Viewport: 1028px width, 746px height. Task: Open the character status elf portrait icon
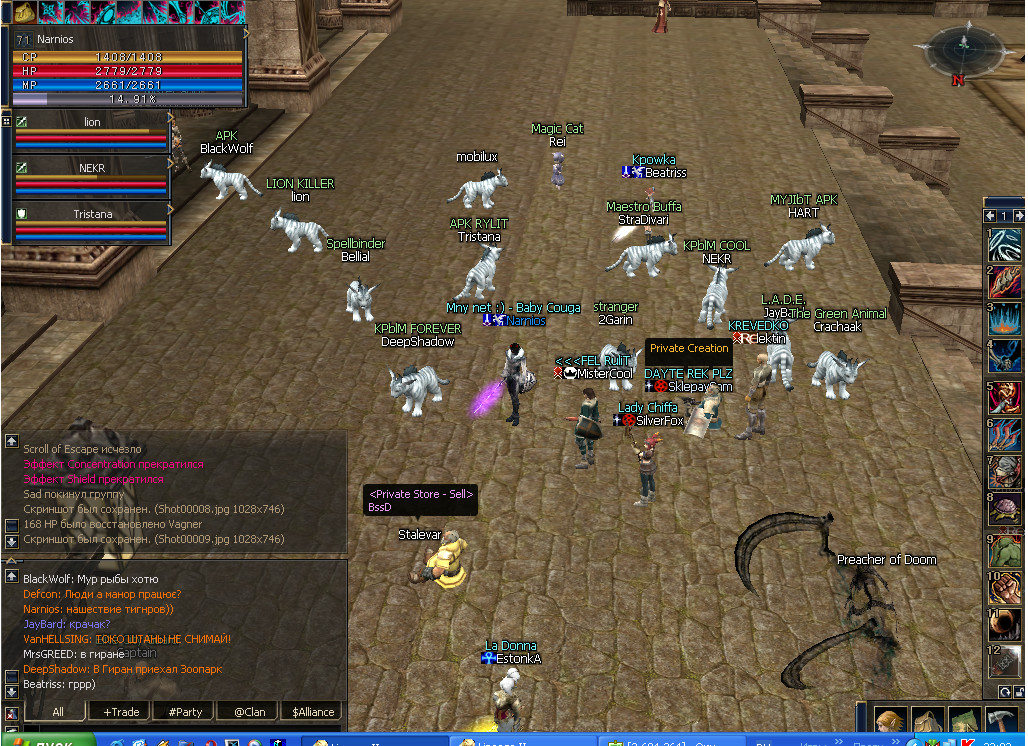[x=890, y=722]
